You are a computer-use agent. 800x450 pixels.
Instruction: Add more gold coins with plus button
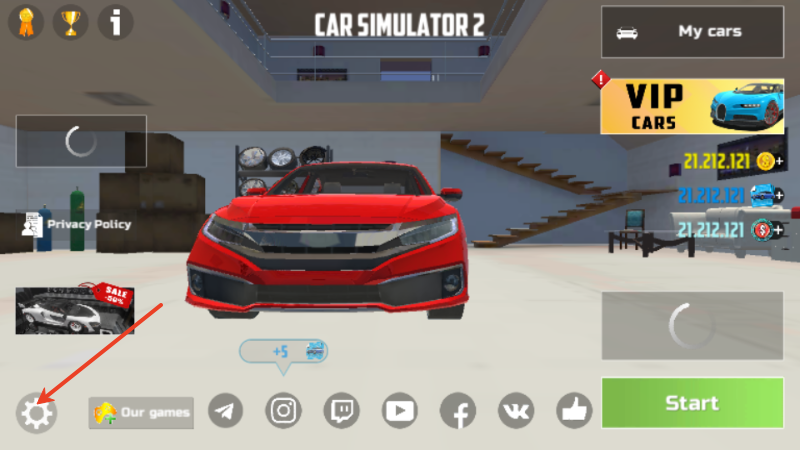coord(779,162)
